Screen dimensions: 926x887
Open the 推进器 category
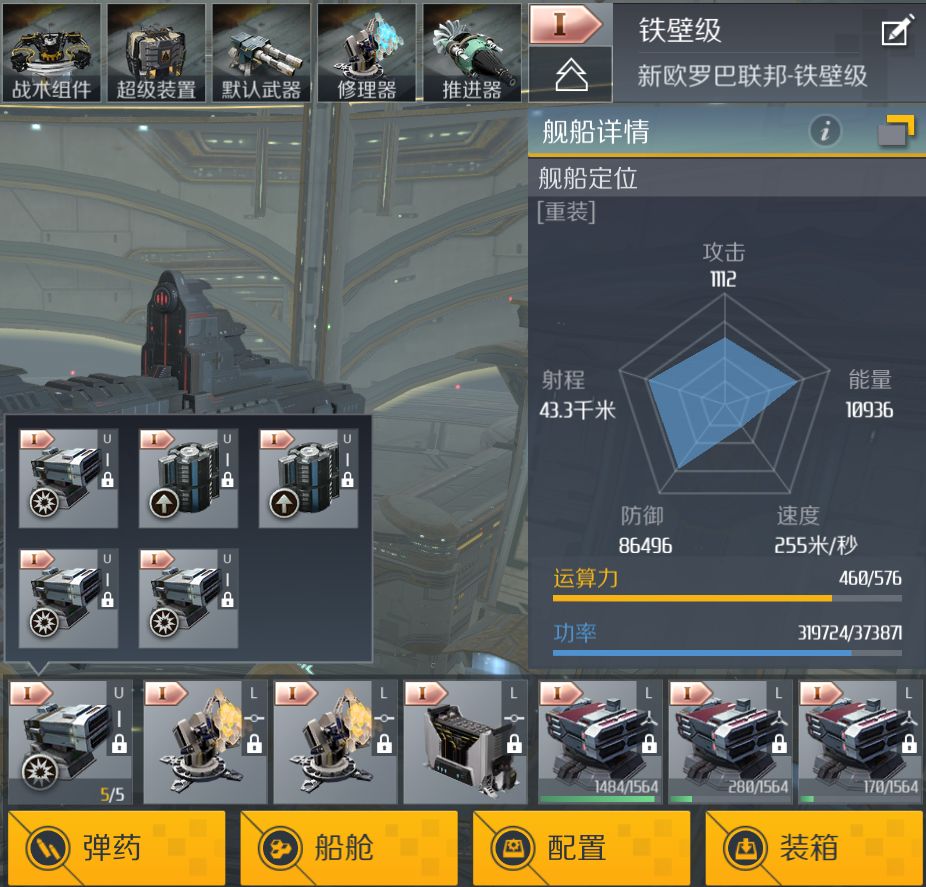pos(471,52)
